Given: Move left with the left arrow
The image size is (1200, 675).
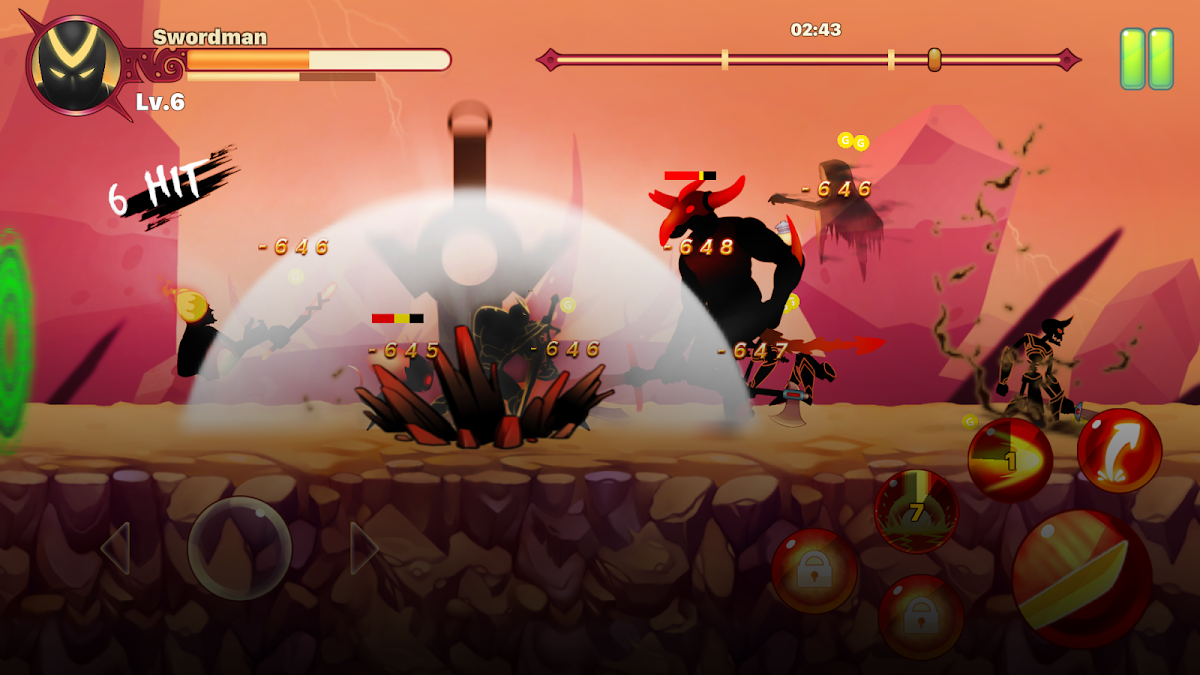Looking at the screenshot, I should pyautogui.click(x=116, y=548).
